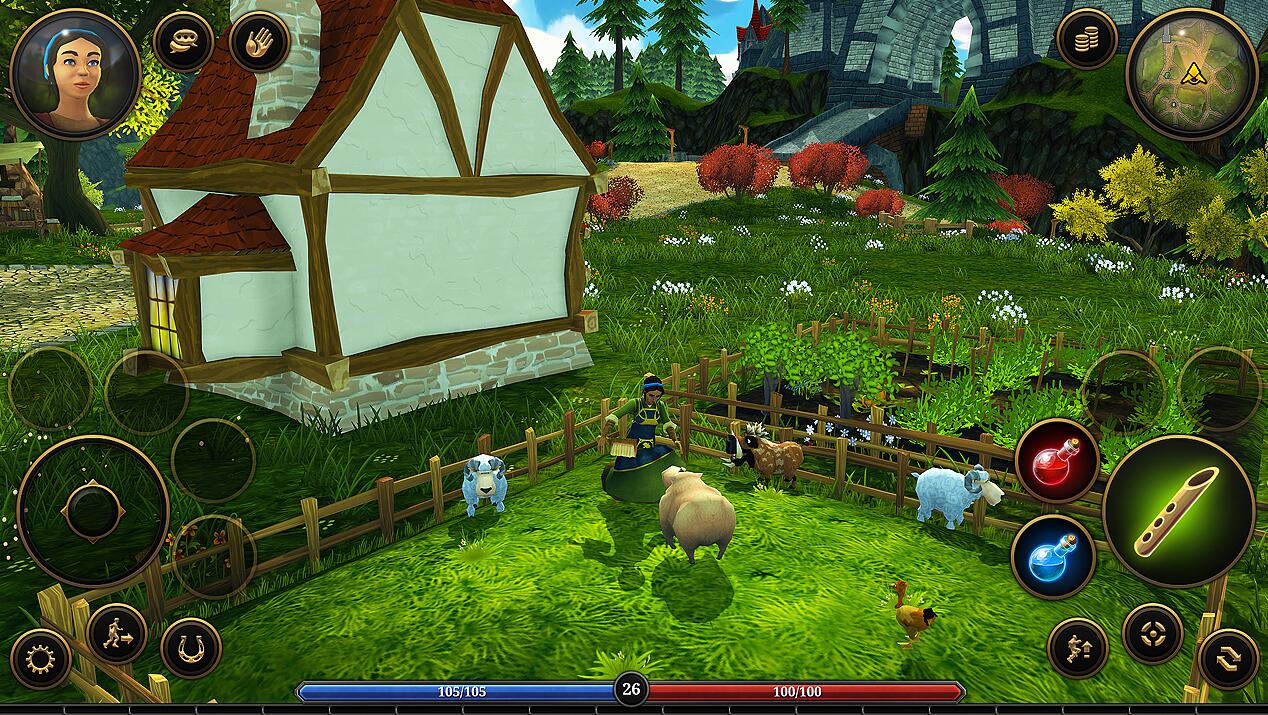This screenshot has width=1268, height=715.
Task: Open settings with the gear icon
Action: point(41,659)
